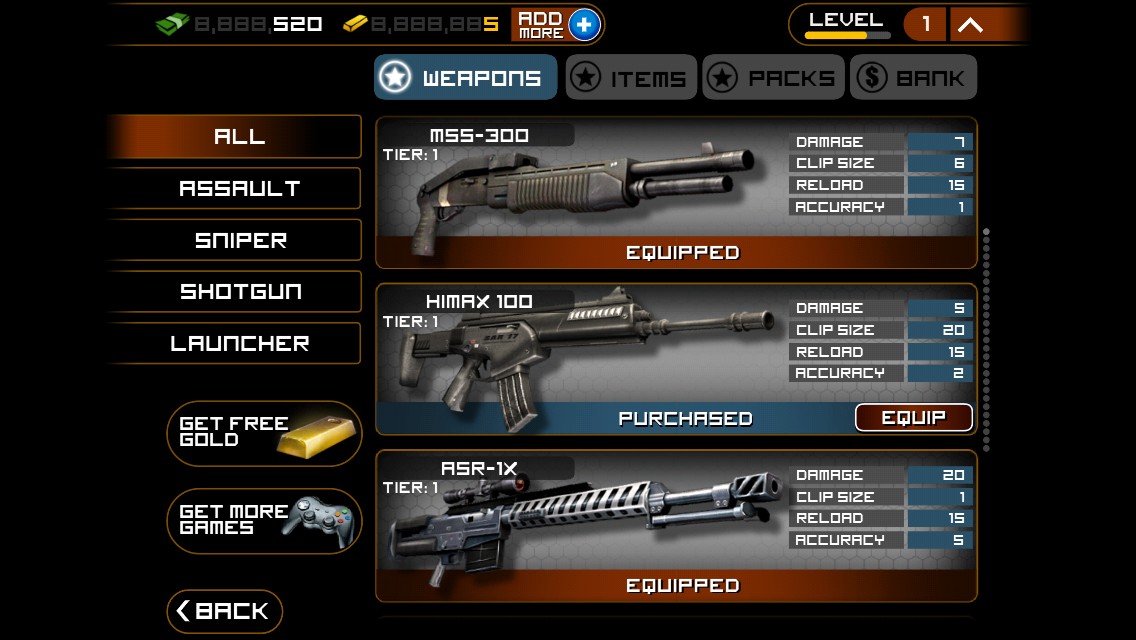Screen dimensions: 1136x640
Task: Filter weapons by Assault category
Action: (x=237, y=189)
